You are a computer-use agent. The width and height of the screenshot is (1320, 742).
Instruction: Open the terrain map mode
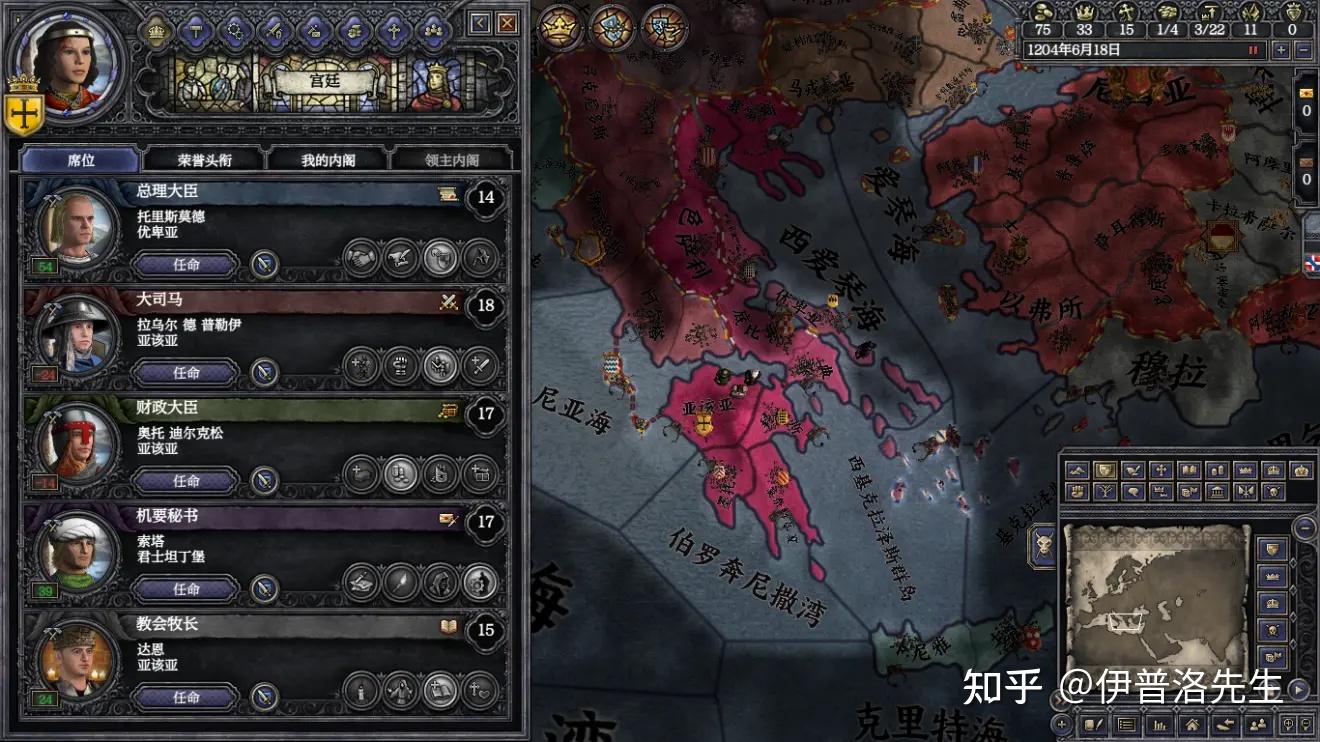click(1078, 470)
